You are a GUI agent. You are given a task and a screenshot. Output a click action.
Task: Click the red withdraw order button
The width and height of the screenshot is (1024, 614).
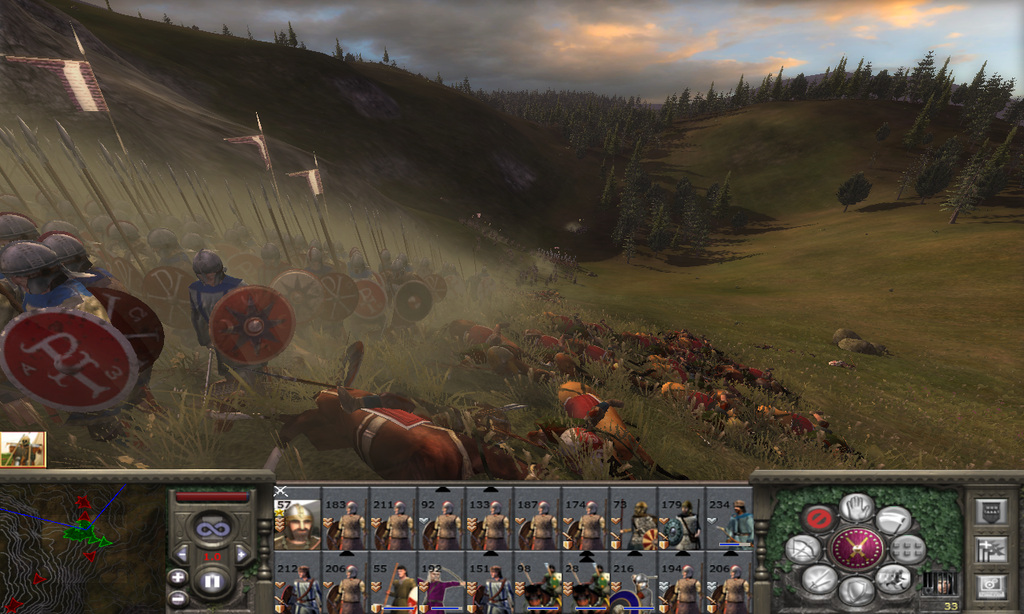click(817, 518)
